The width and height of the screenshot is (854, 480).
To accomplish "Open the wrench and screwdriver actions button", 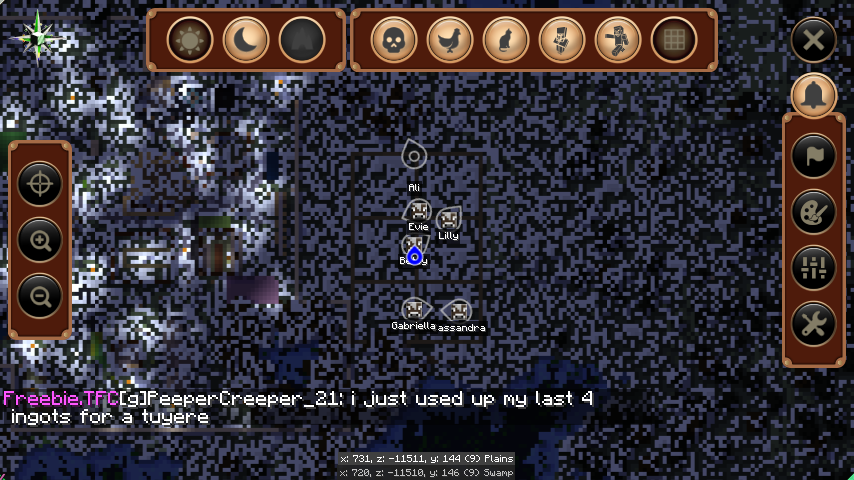I will pyautogui.click(x=814, y=323).
